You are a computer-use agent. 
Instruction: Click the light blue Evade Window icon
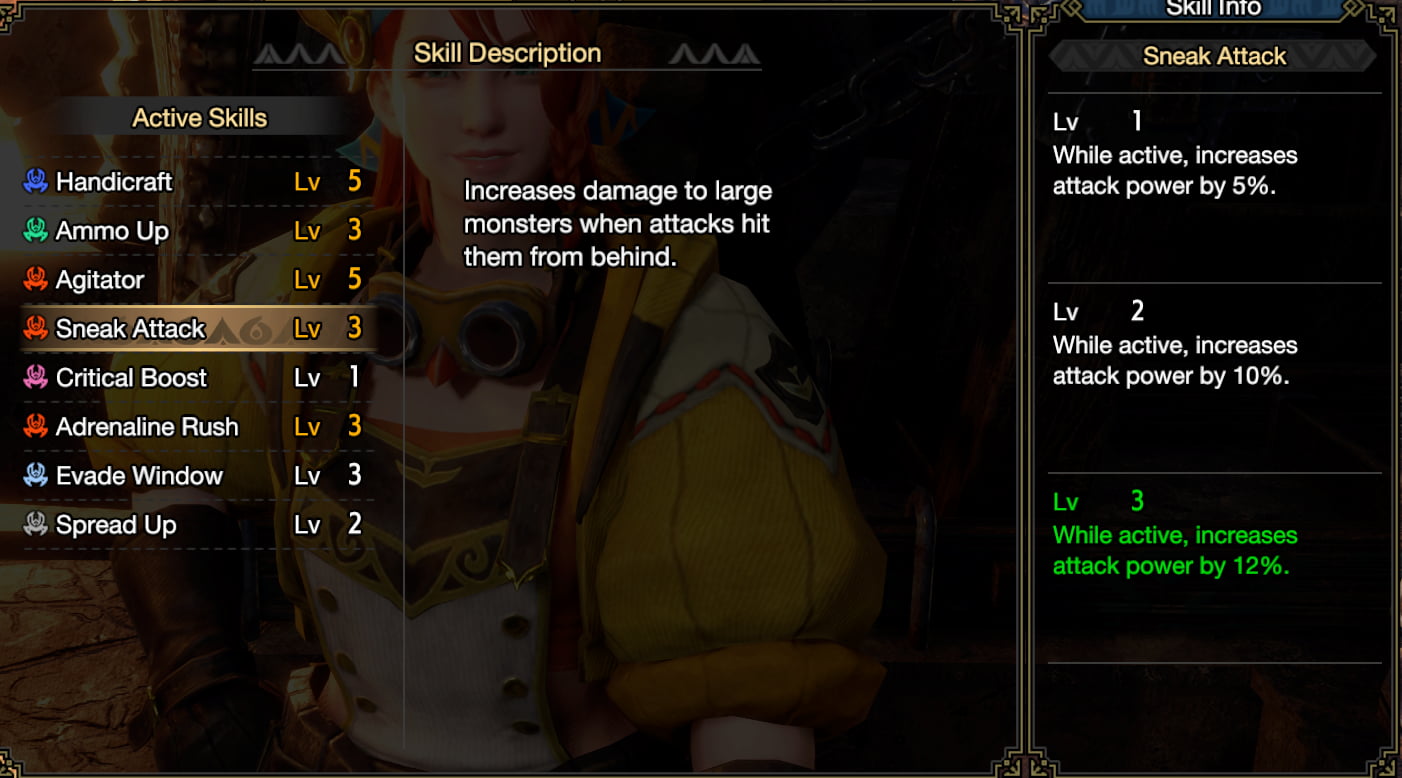(x=35, y=476)
